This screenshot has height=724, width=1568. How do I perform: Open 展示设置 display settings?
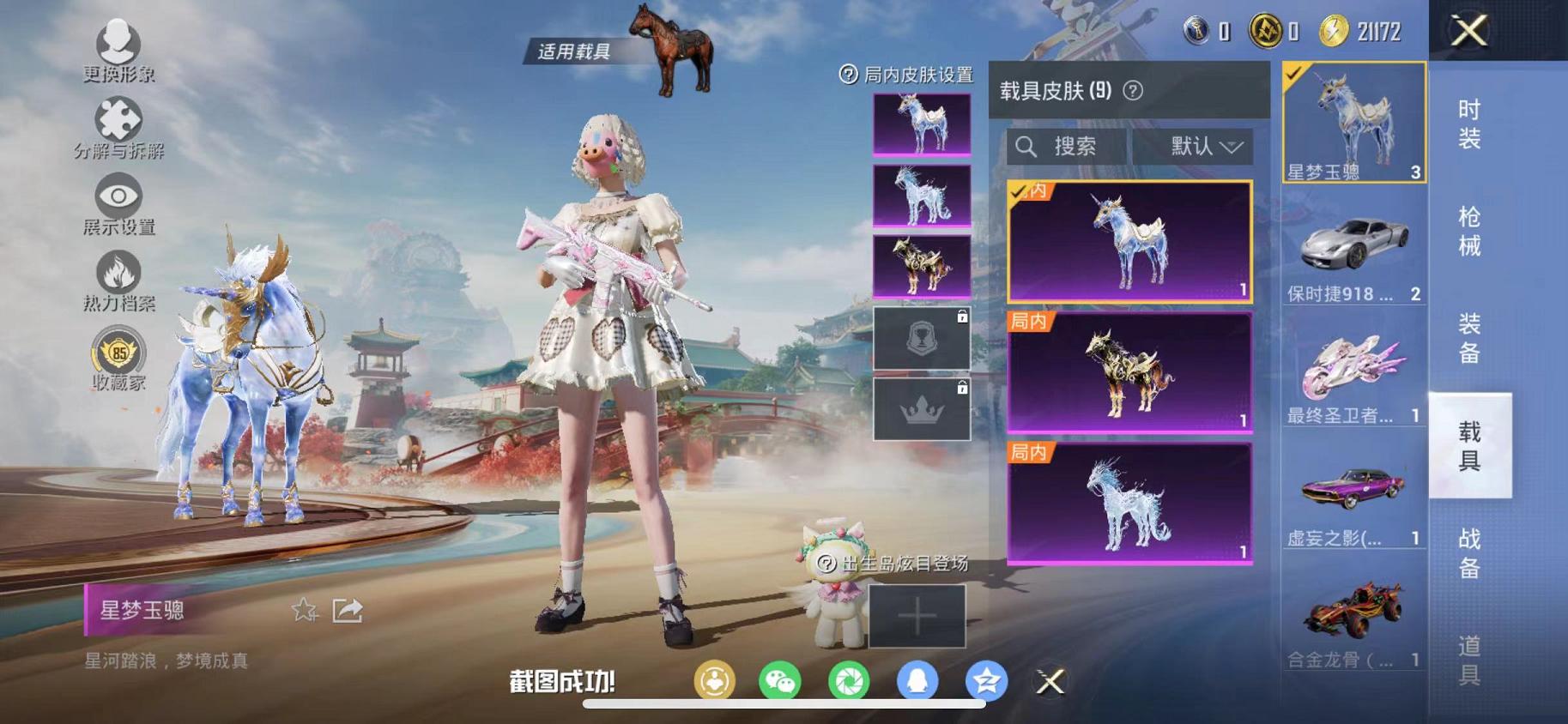pos(120,197)
